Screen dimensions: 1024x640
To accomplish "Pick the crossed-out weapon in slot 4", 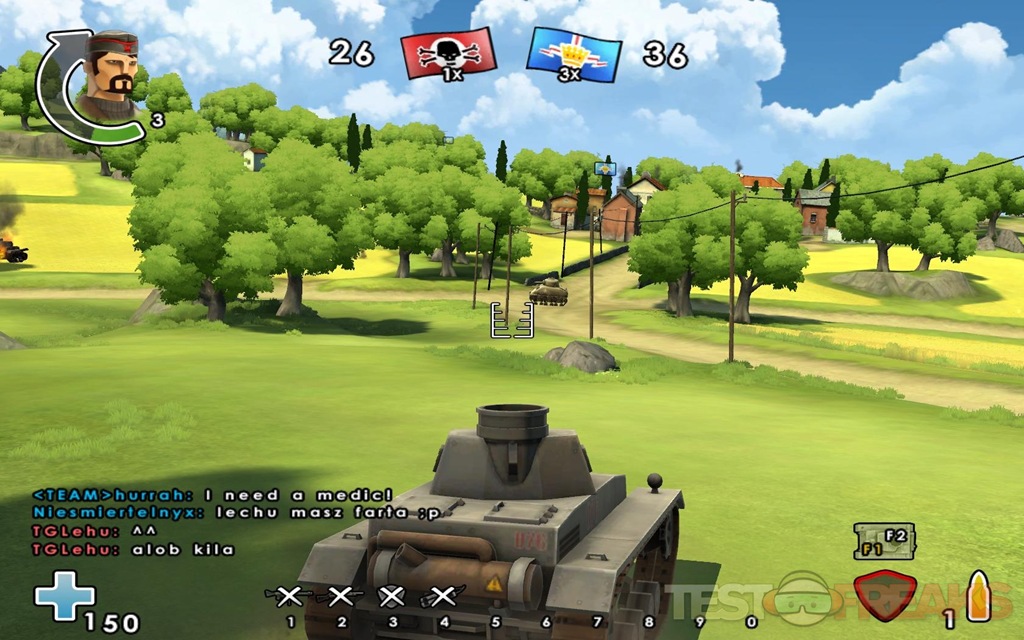I will pyautogui.click(x=443, y=597).
